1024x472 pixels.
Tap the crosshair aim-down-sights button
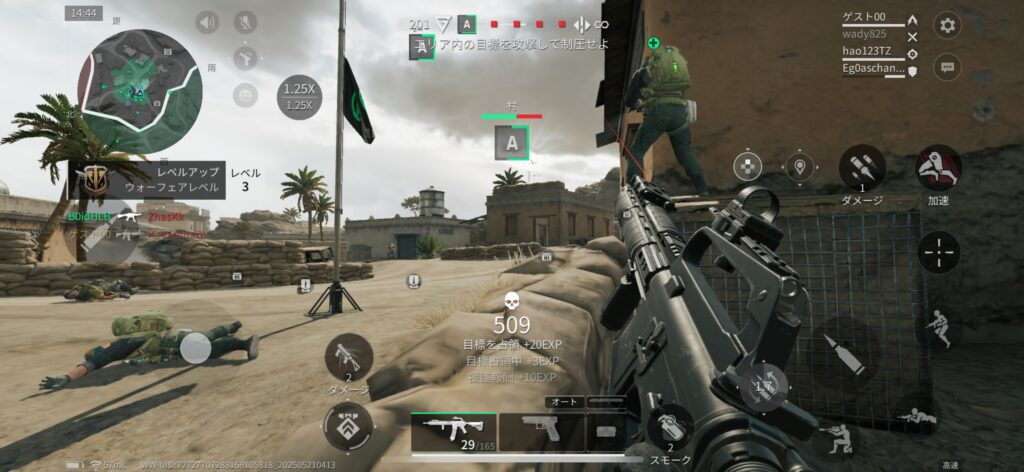[x=939, y=251]
